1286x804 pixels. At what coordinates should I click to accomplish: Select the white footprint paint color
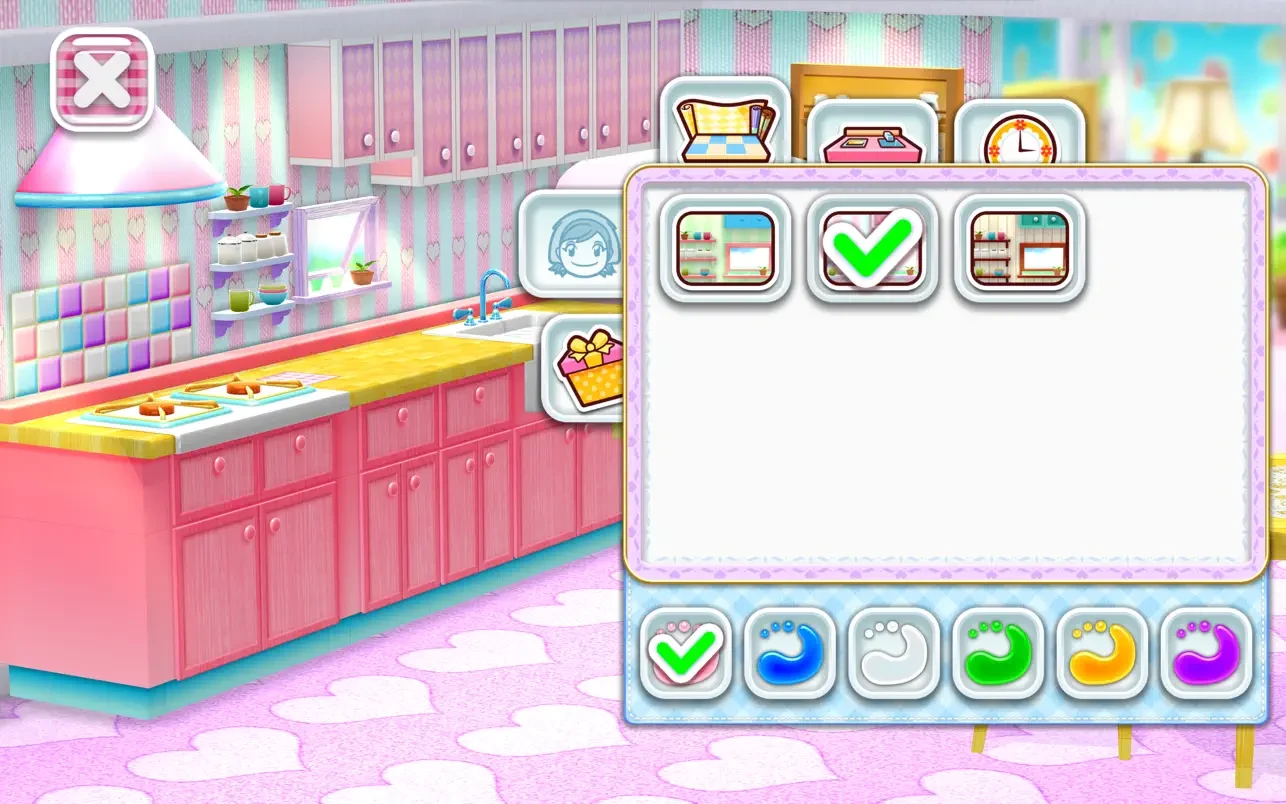pos(889,653)
